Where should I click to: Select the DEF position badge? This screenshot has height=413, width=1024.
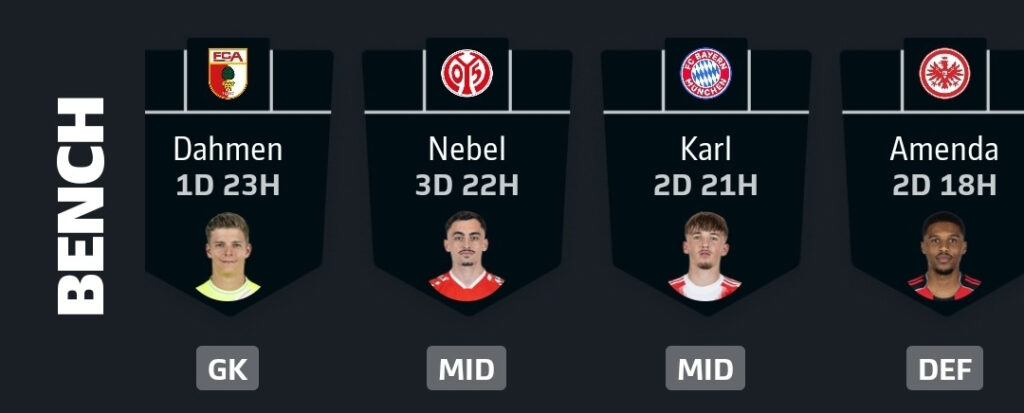tap(945, 369)
